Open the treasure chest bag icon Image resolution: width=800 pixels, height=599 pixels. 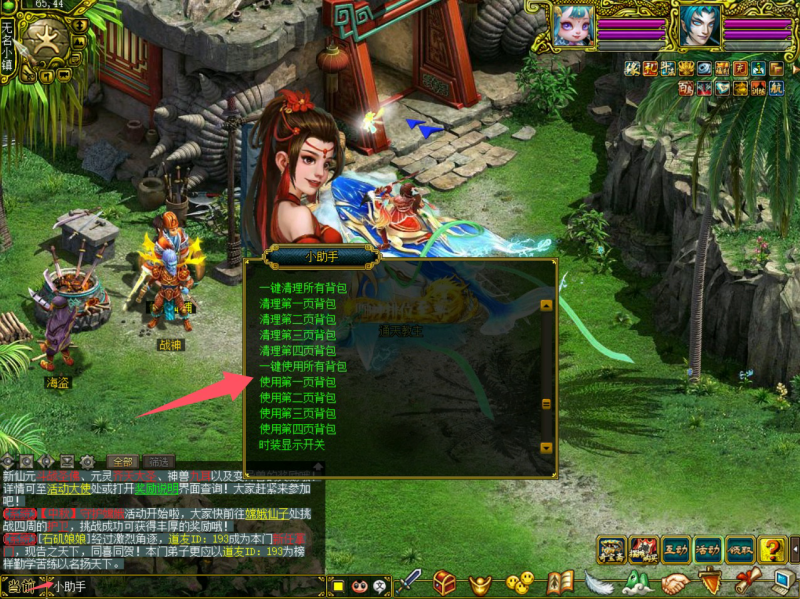point(446,582)
